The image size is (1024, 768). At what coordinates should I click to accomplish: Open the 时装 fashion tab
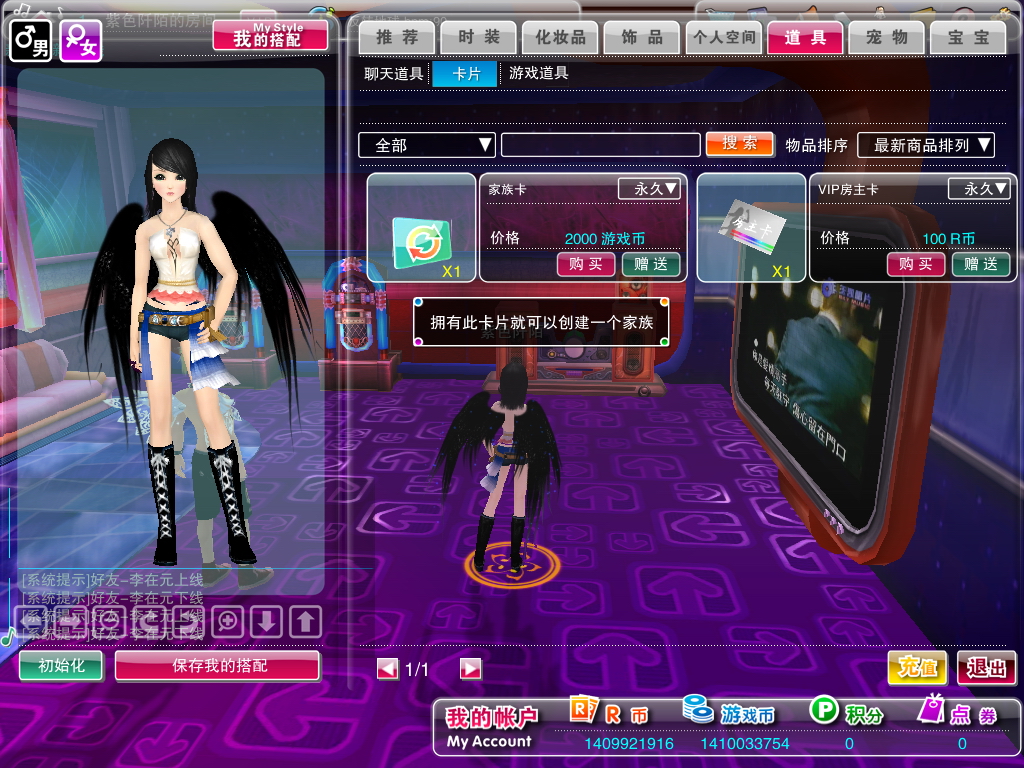coord(479,38)
